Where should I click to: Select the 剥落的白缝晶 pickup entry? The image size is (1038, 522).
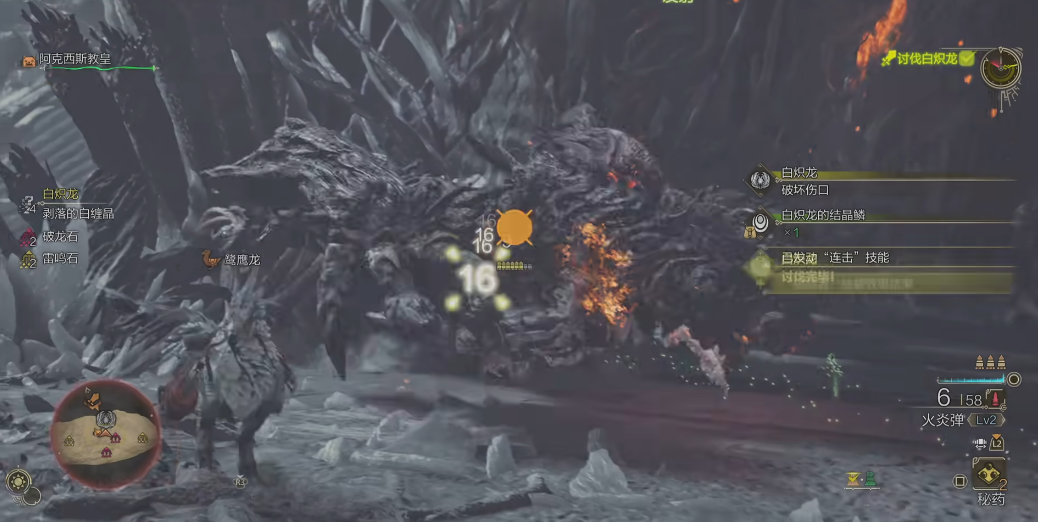78,214
